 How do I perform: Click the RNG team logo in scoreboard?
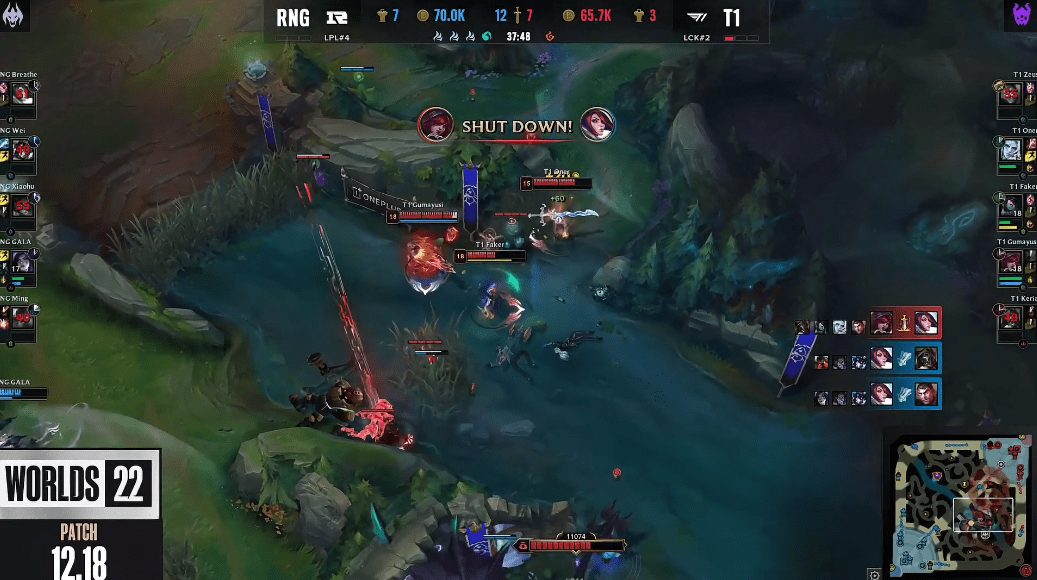(x=336, y=17)
